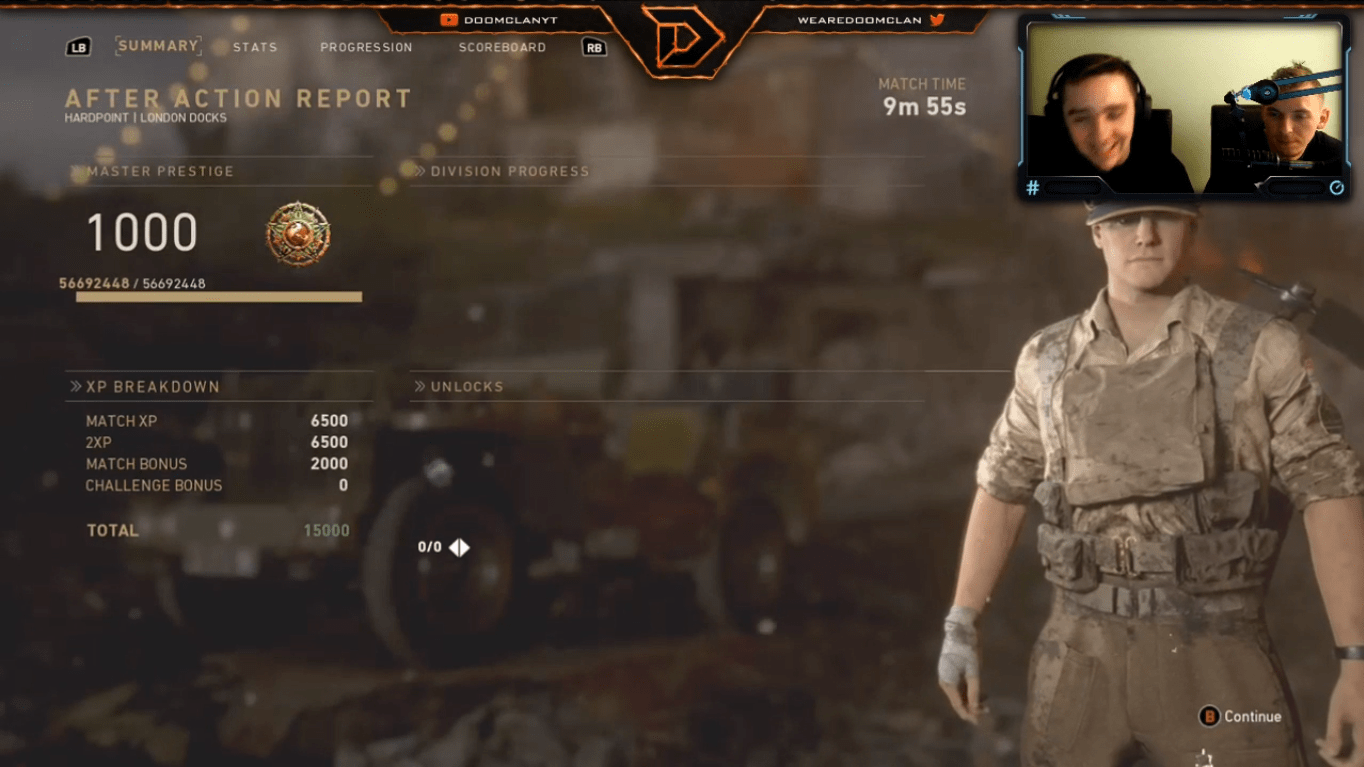Expand the UNLOCKS section chevron
The height and width of the screenshot is (767, 1364).
421,387
